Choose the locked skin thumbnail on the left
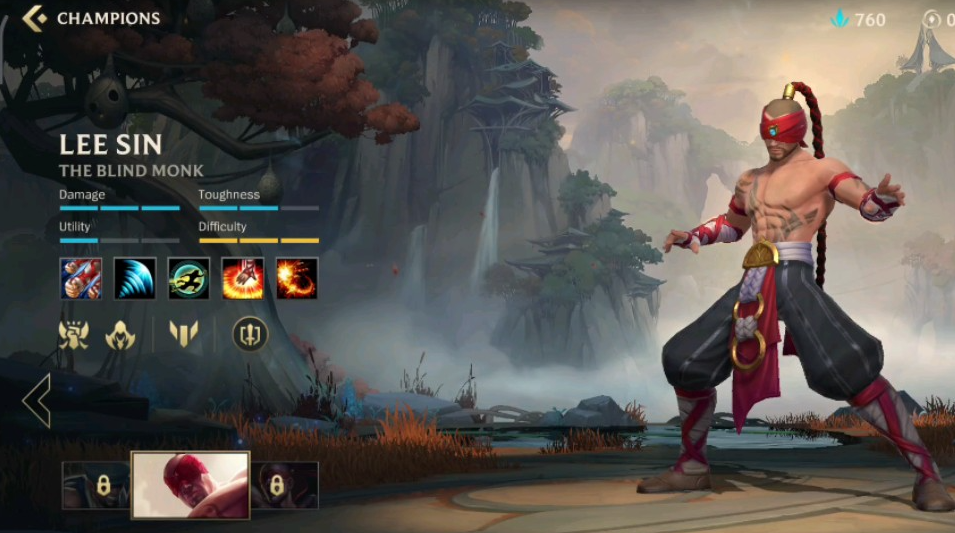955x533 pixels. tap(97, 485)
